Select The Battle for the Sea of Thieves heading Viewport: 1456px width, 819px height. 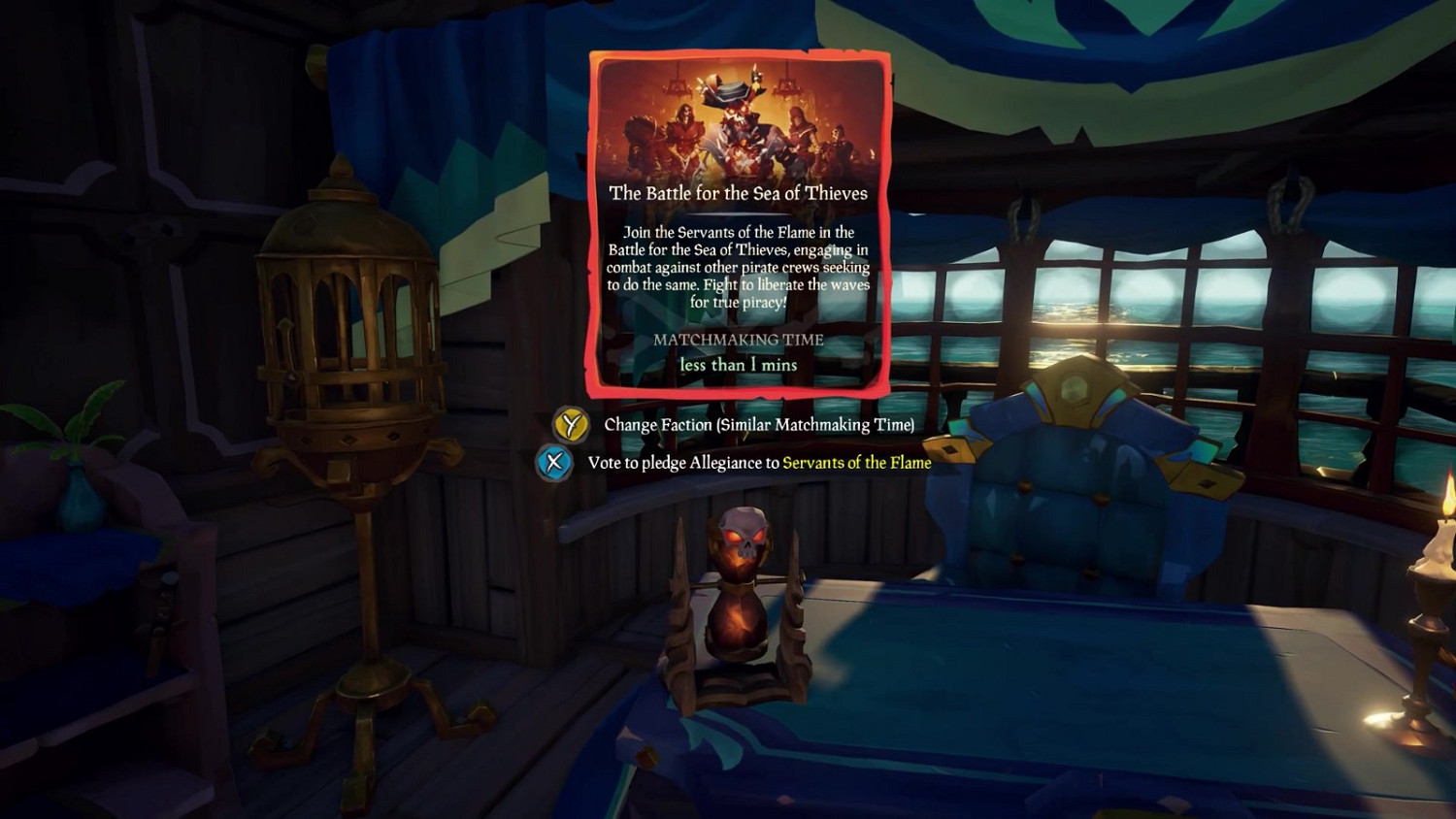pyautogui.click(x=740, y=193)
